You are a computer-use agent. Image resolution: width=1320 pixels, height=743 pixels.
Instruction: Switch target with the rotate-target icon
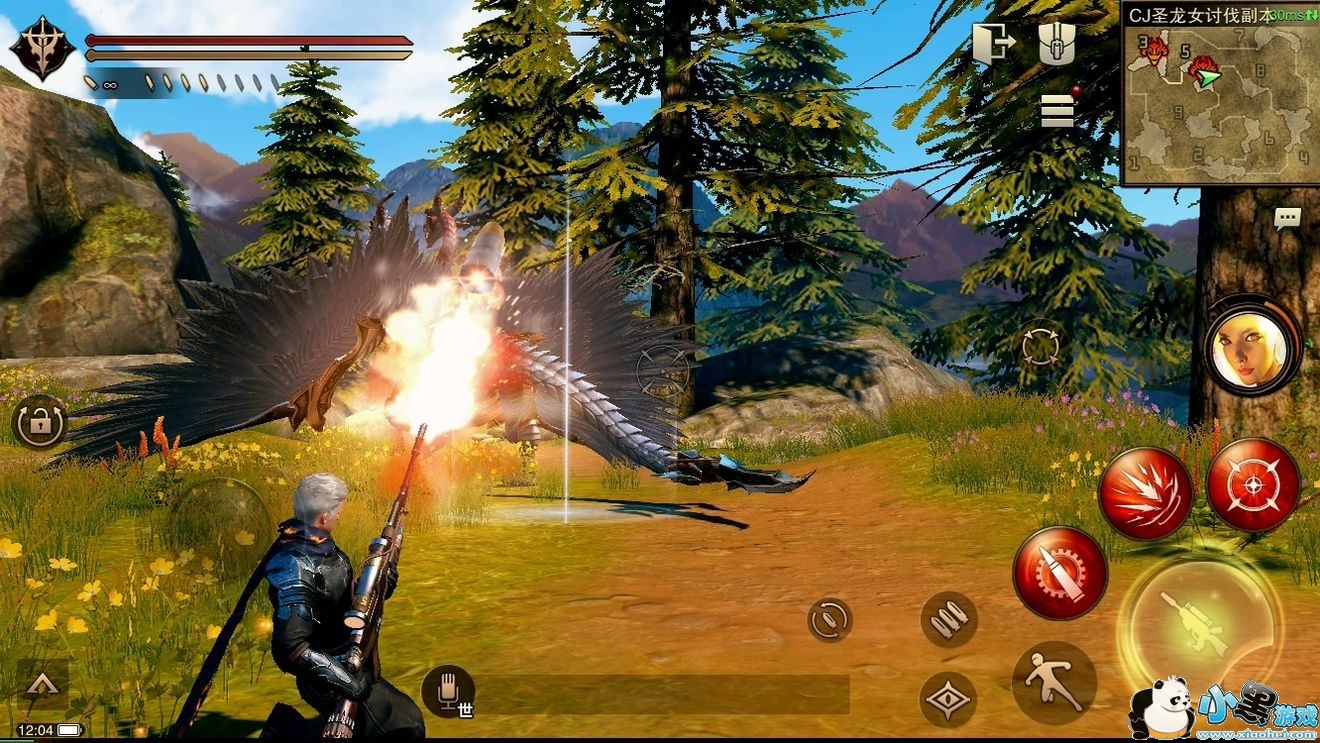[x=1041, y=347]
